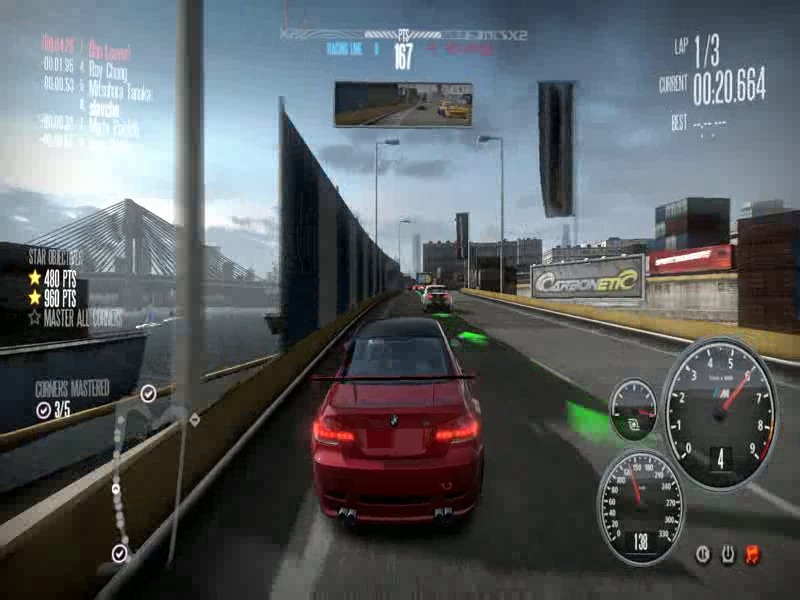Click the brake assist indicator icon
The height and width of the screenshot is (600, 800).
(703, 554)
